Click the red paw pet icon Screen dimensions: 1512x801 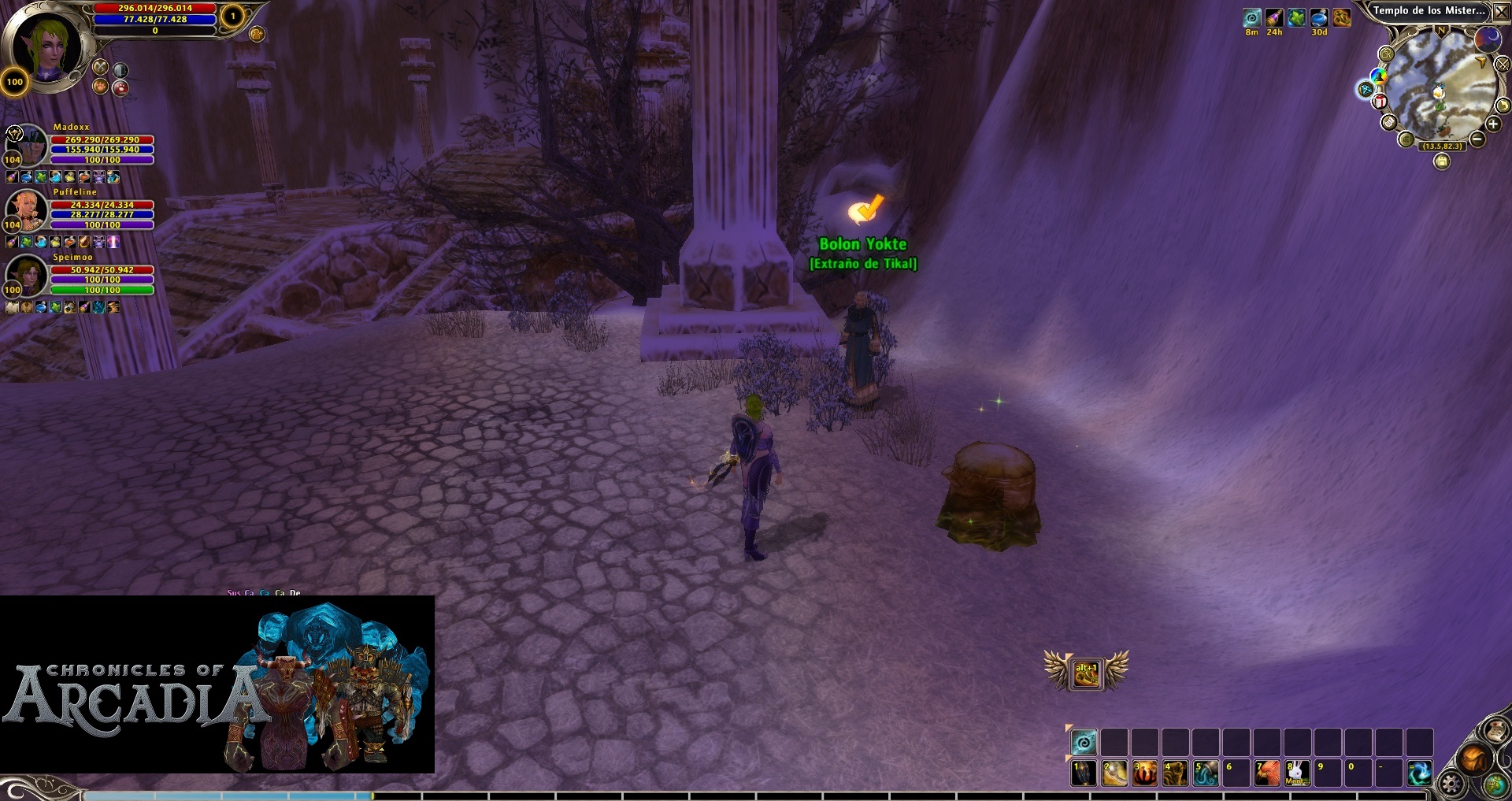pos(120,88)
